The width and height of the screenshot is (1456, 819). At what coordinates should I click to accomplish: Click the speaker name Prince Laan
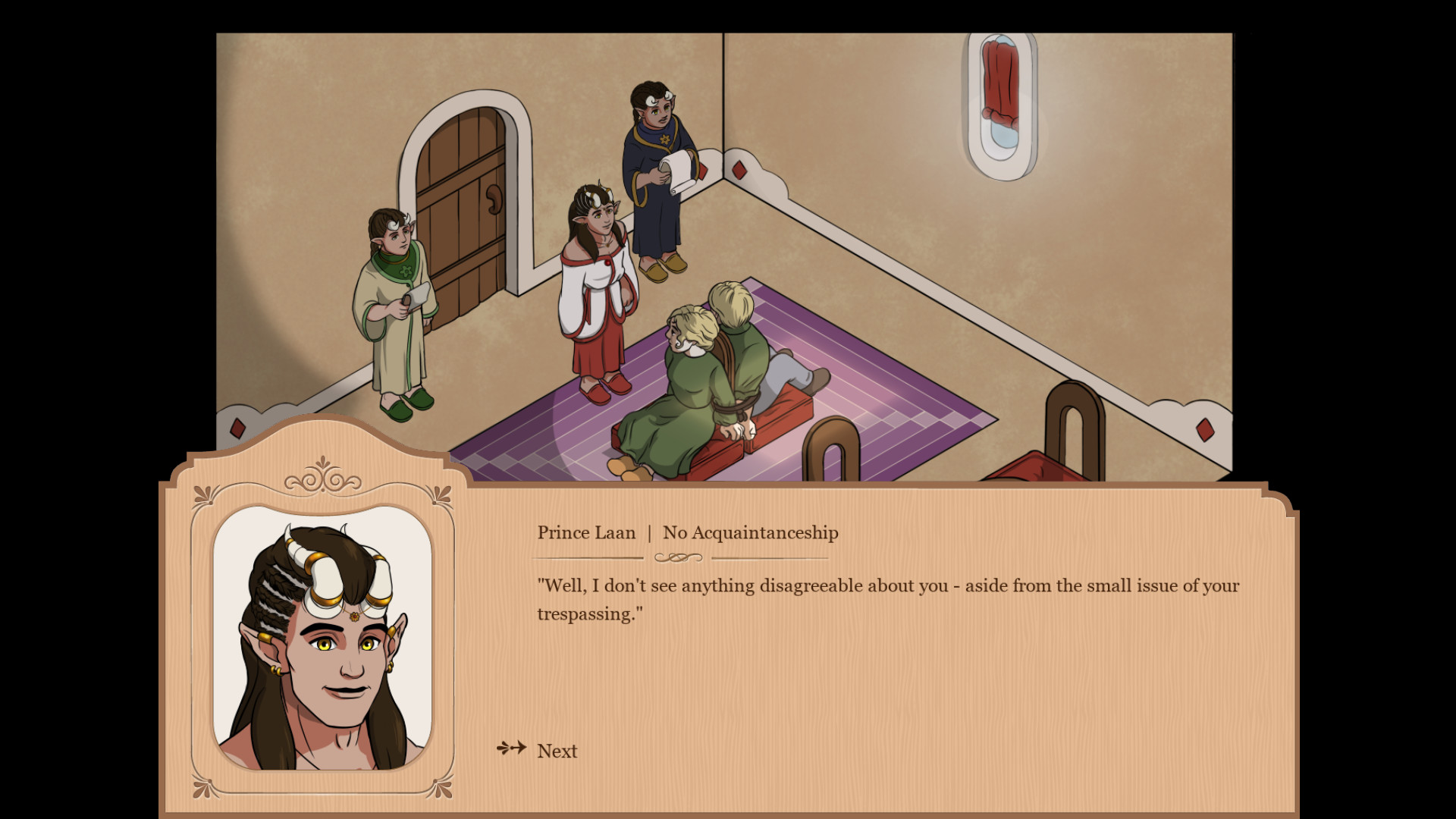(x=586, y=533)
